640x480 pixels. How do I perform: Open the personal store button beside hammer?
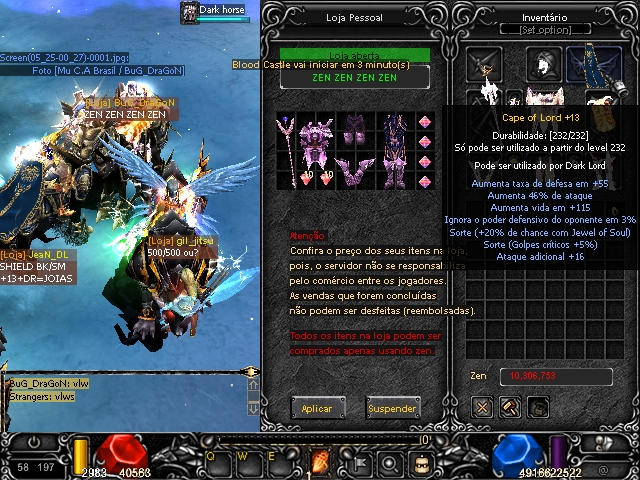pos(538,407)
